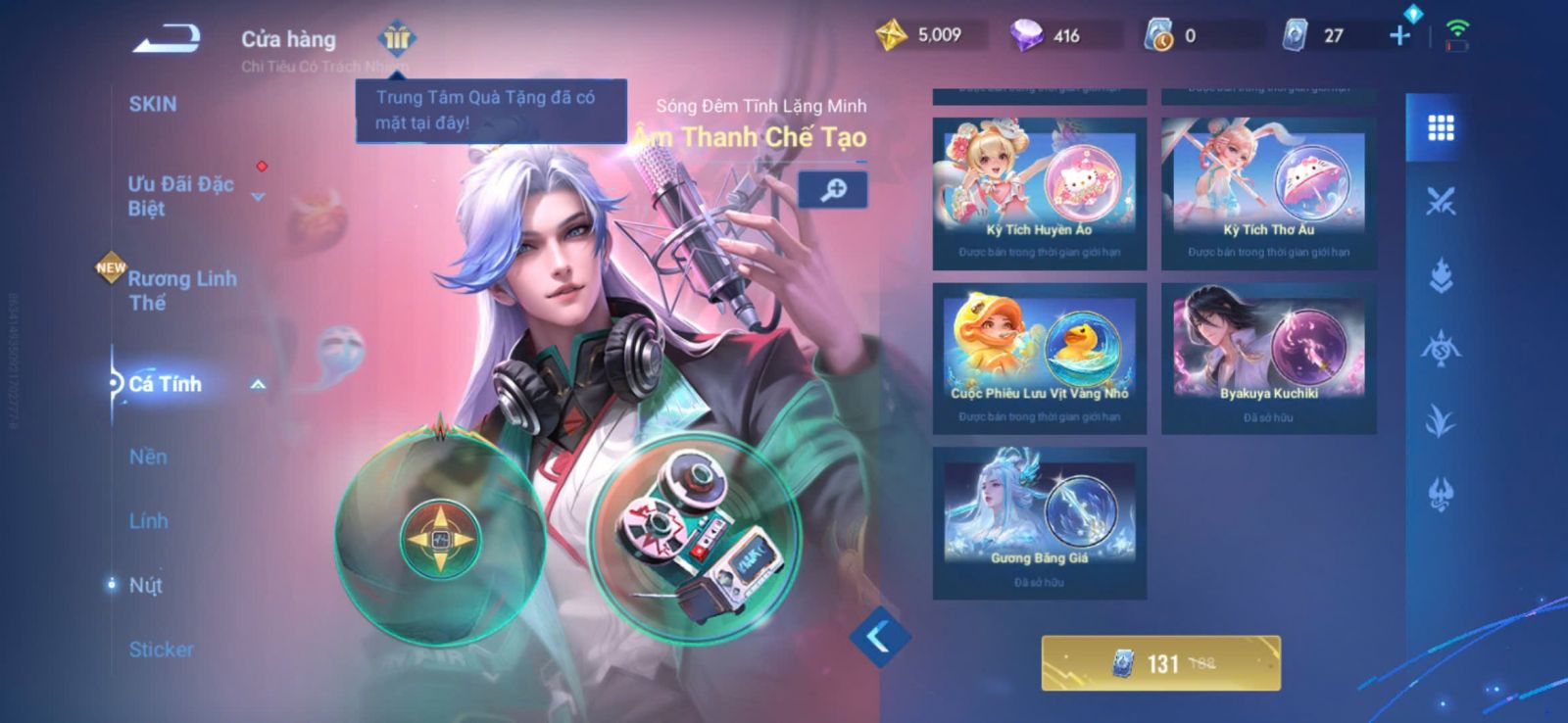Choose the Nền subcategory
The image size is (1568, 723).
pos(148,457)
